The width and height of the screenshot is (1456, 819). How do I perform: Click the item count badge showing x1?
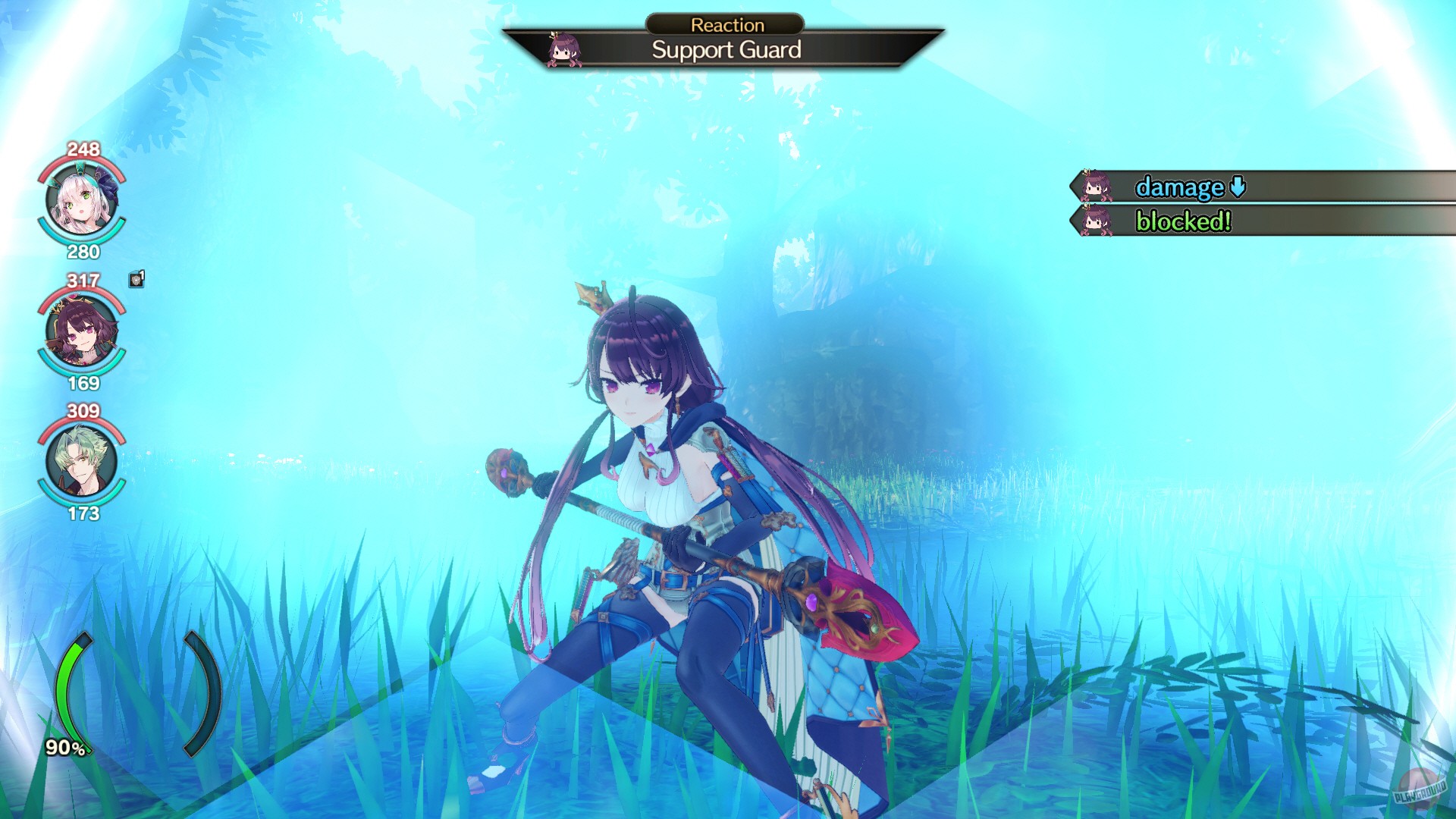(x=135, y=281)
